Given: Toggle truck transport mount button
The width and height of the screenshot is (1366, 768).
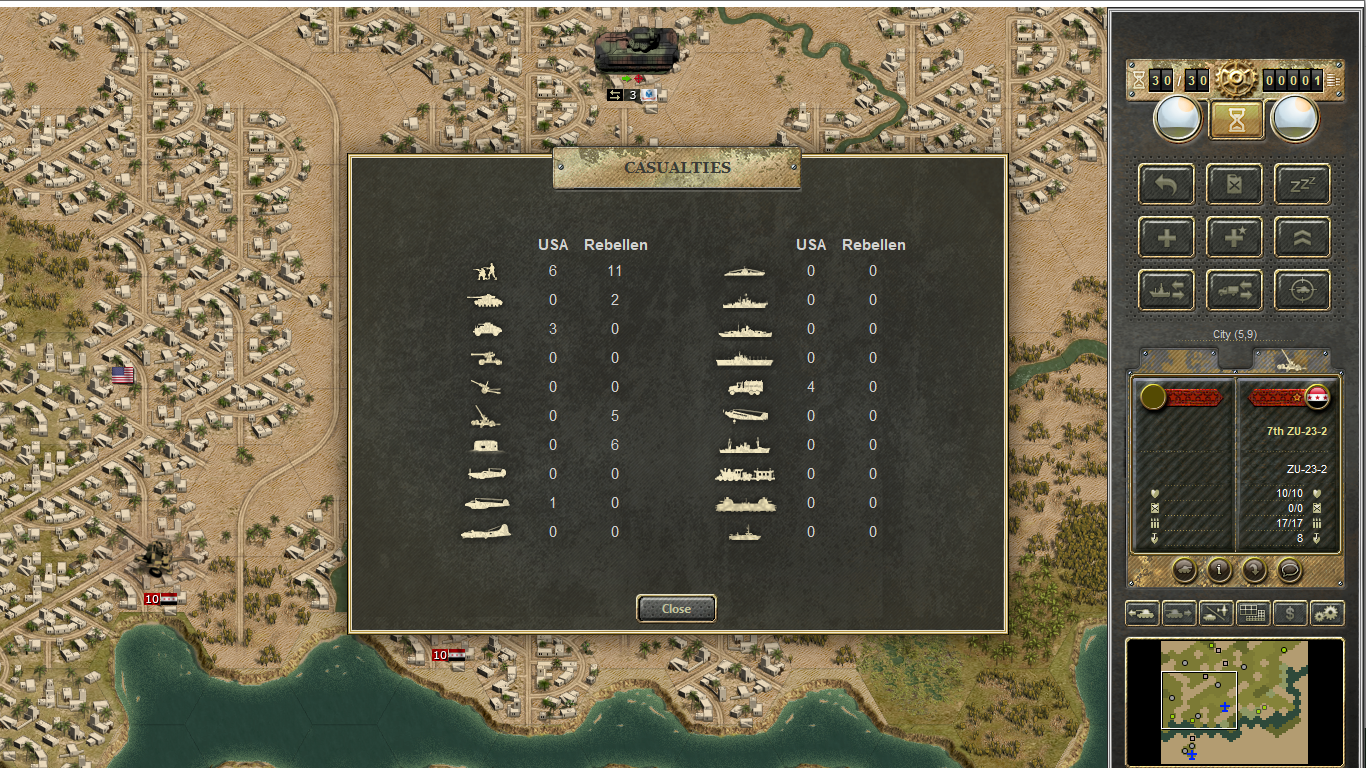Looking at the screenshot, I should point(1234,291).
